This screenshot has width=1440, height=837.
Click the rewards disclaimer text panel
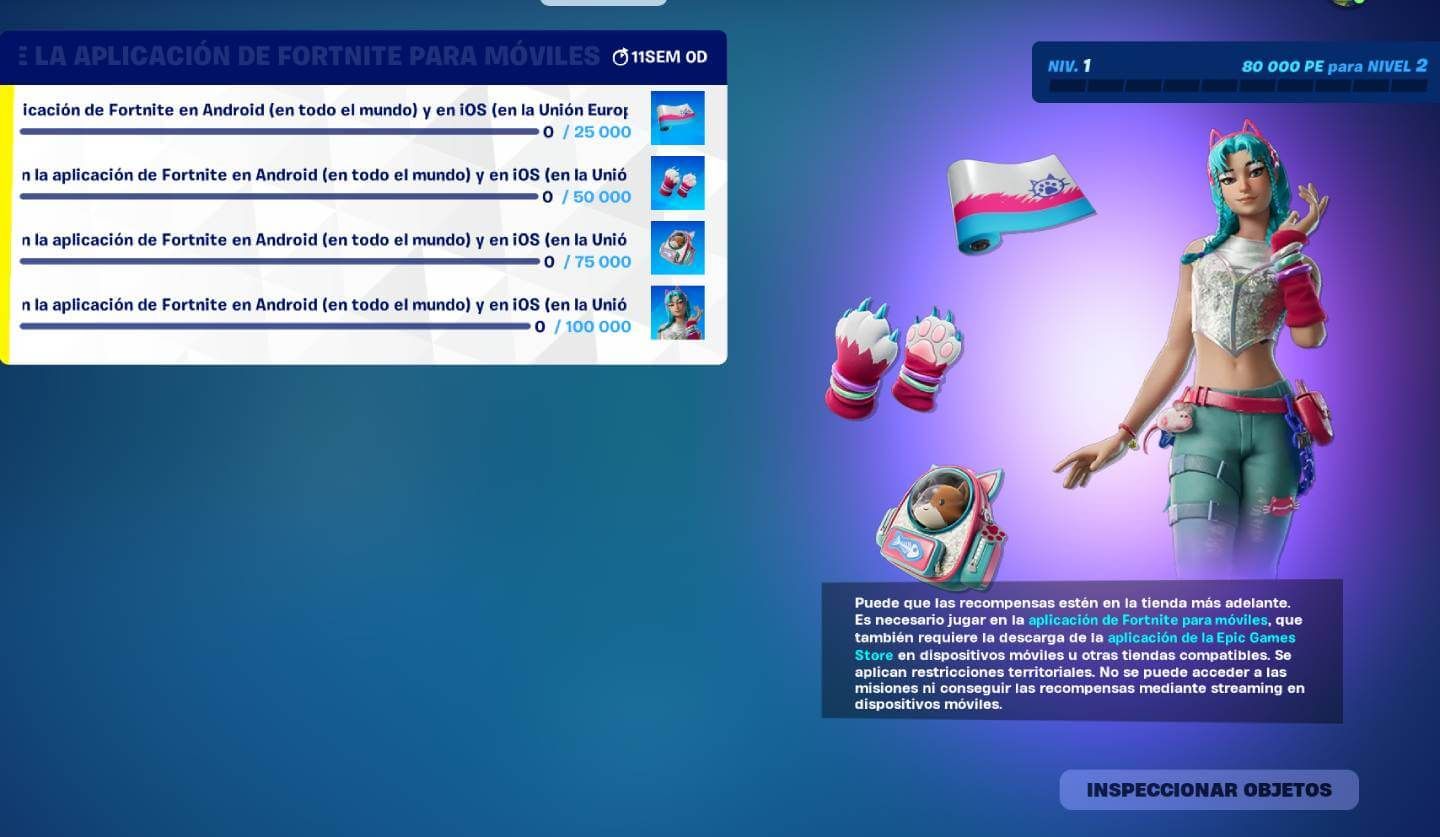1082,650
